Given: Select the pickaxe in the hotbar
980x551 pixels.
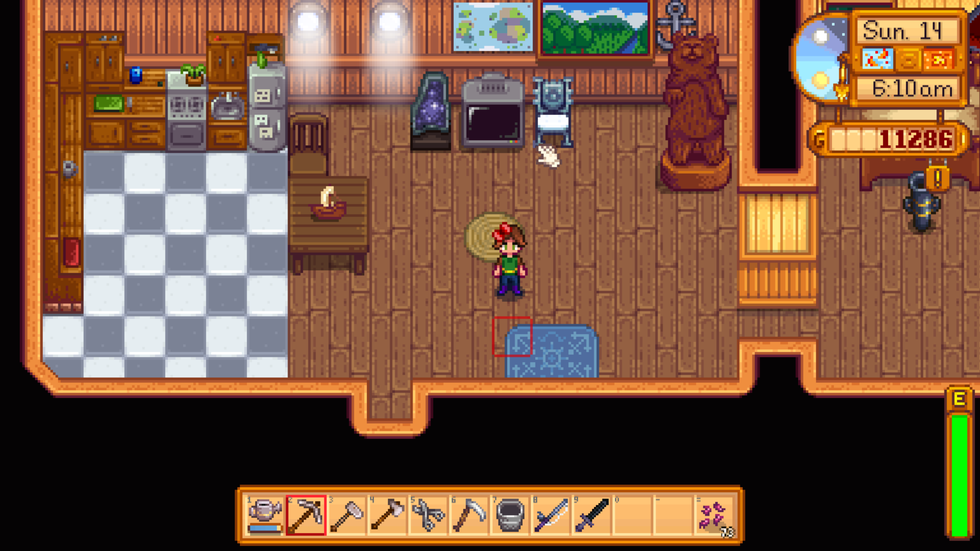Looking at the screenshot, I should click(x=306, y=516).
